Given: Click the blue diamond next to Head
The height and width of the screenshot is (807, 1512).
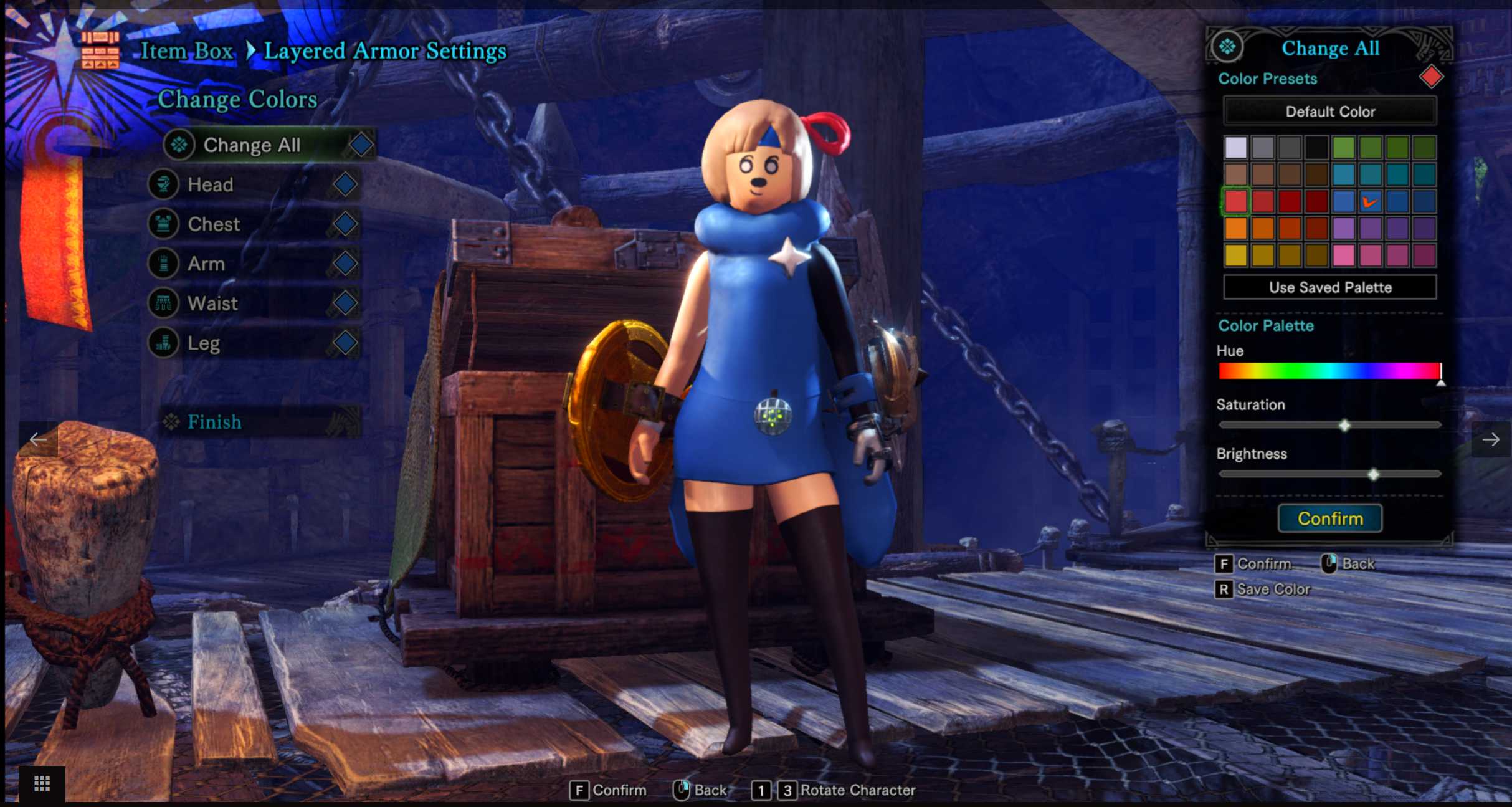Looking at the screenshot, I should [x=345, y=184].
